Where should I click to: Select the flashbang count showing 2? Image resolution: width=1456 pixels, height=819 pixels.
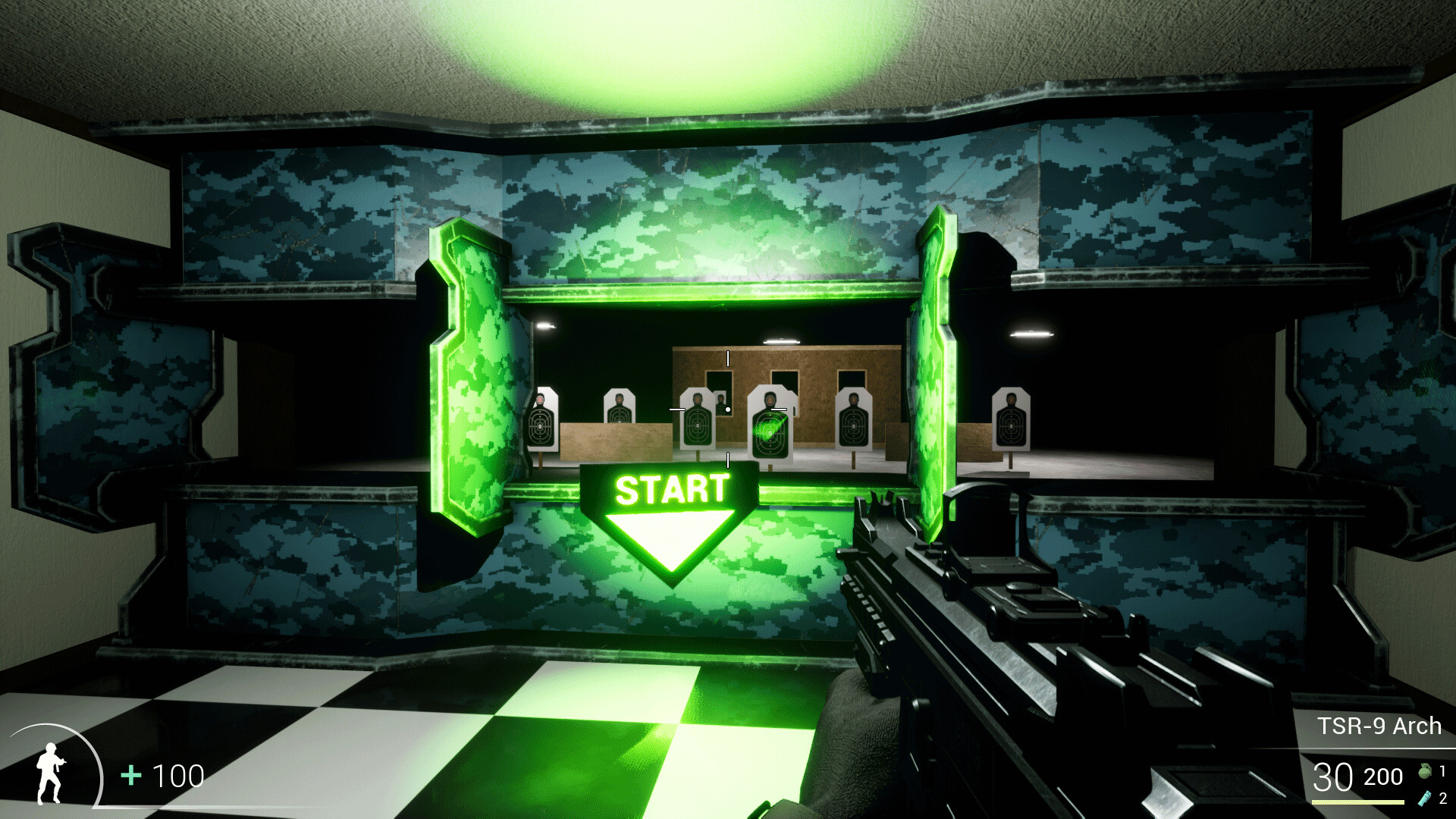[x=1443, y=798]
